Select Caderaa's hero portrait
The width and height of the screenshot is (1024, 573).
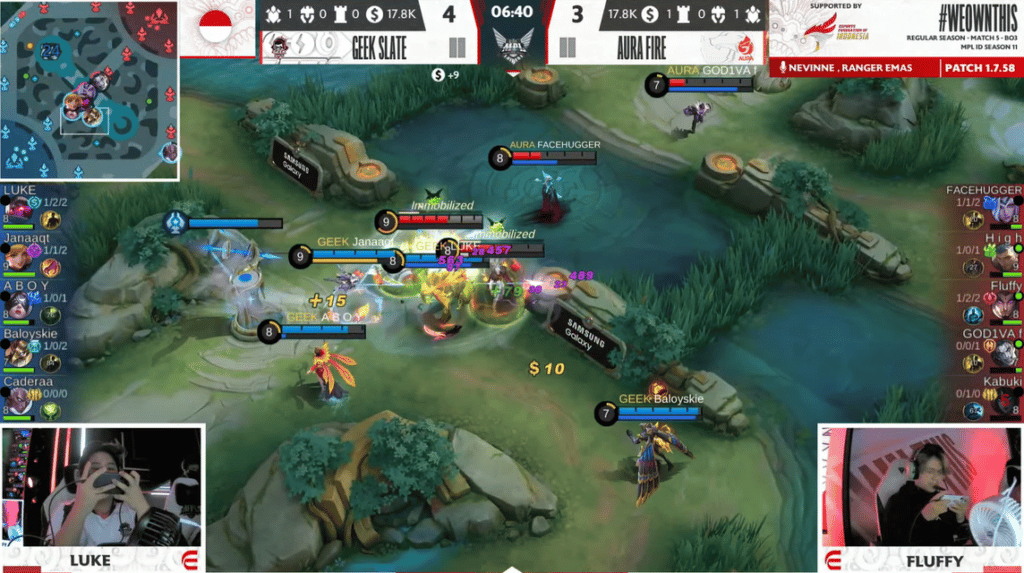tap(18, 399)
